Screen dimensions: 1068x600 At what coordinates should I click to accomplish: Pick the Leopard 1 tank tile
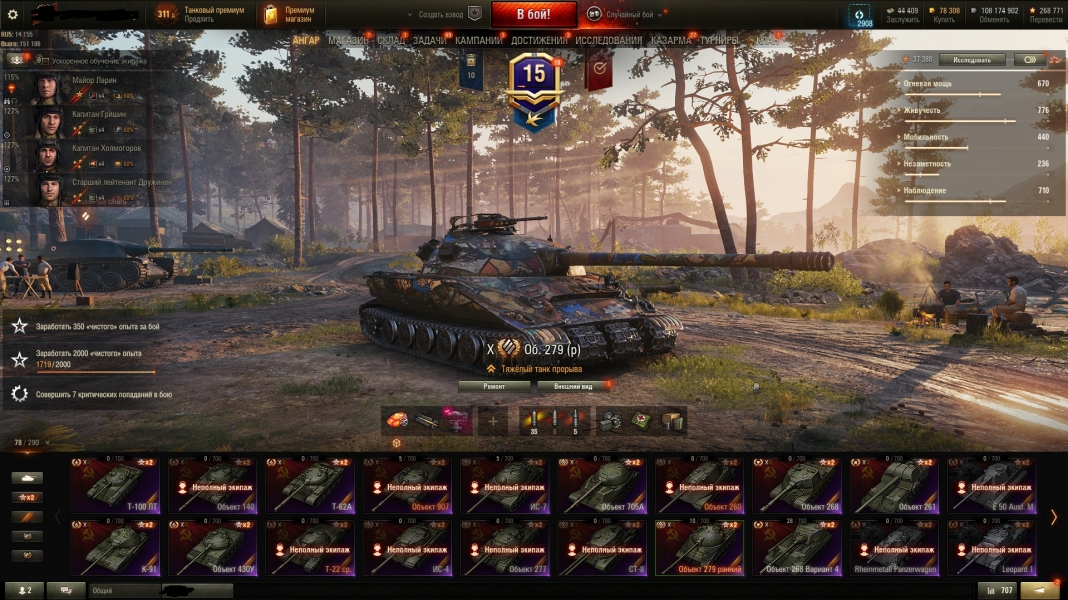pos(992,548)
